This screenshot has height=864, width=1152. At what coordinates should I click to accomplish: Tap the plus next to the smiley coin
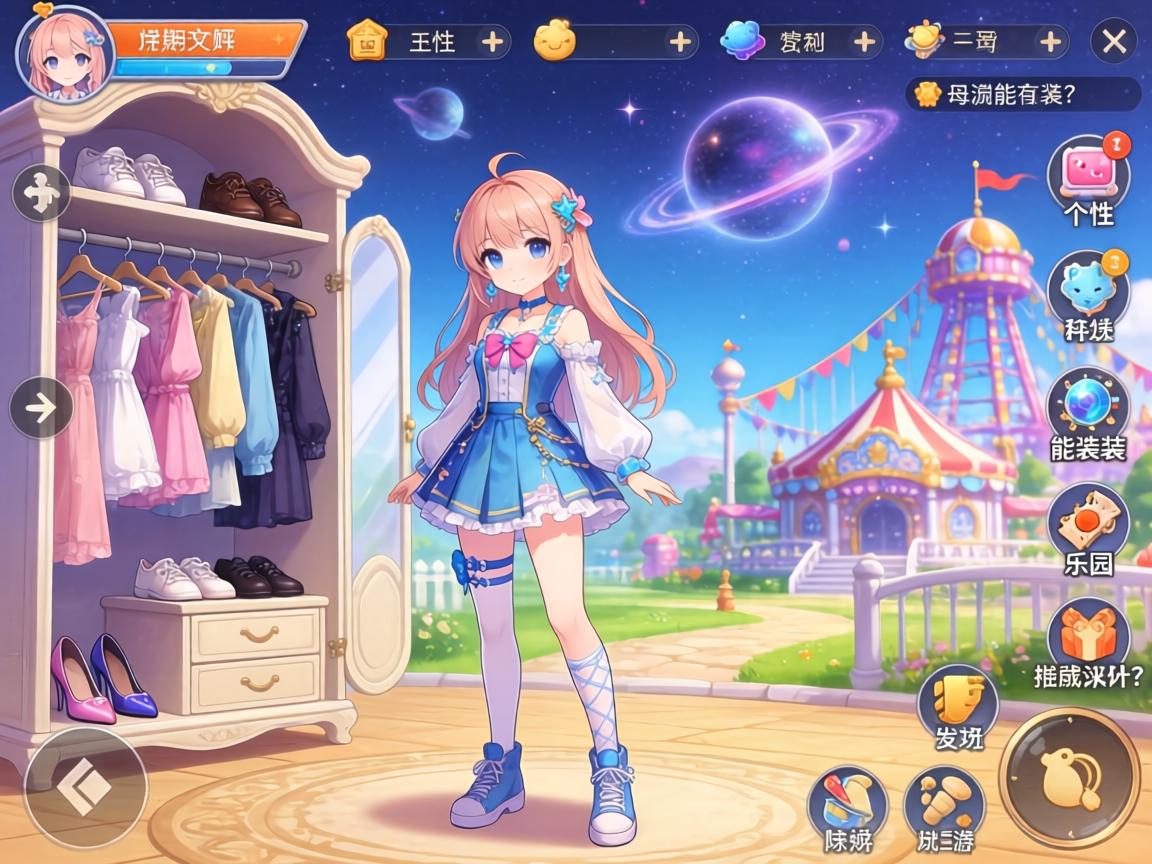(x=680, y=42)
